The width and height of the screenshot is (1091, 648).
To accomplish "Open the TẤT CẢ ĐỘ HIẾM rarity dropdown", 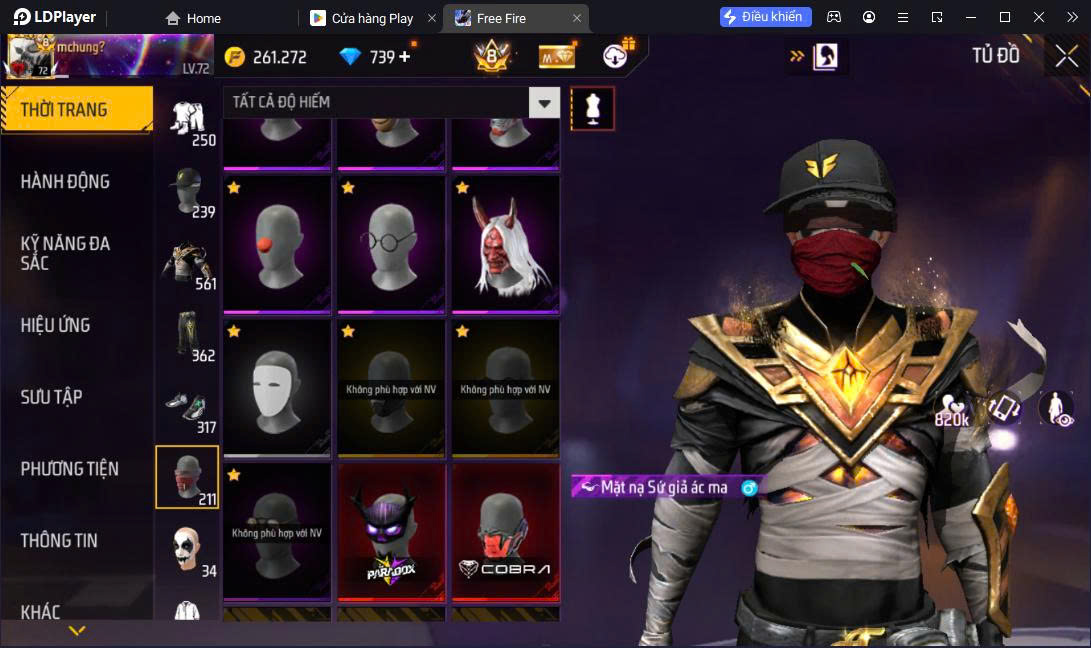I will tap(544, 102).
